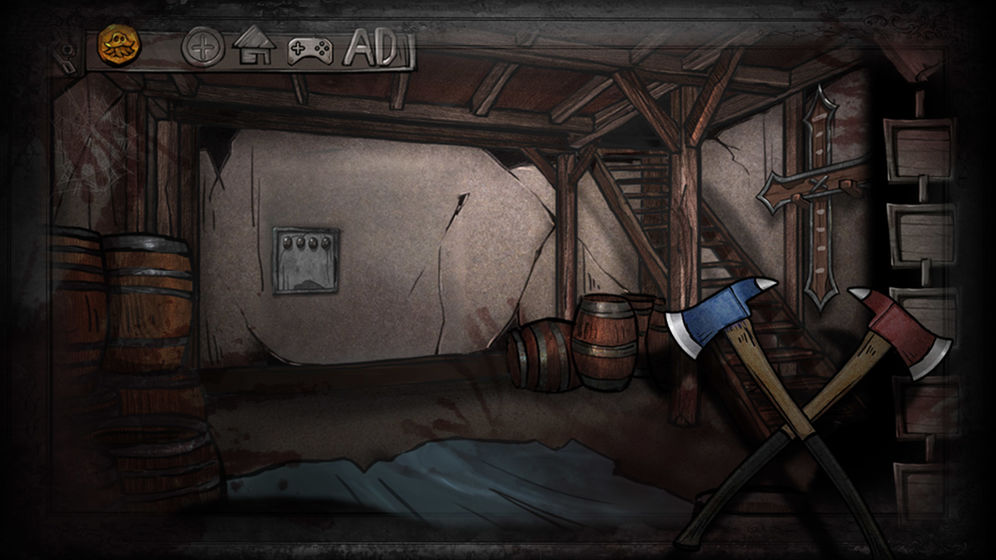
Task: Return to the home screen via house icon
Action: (x=254, y=47)
